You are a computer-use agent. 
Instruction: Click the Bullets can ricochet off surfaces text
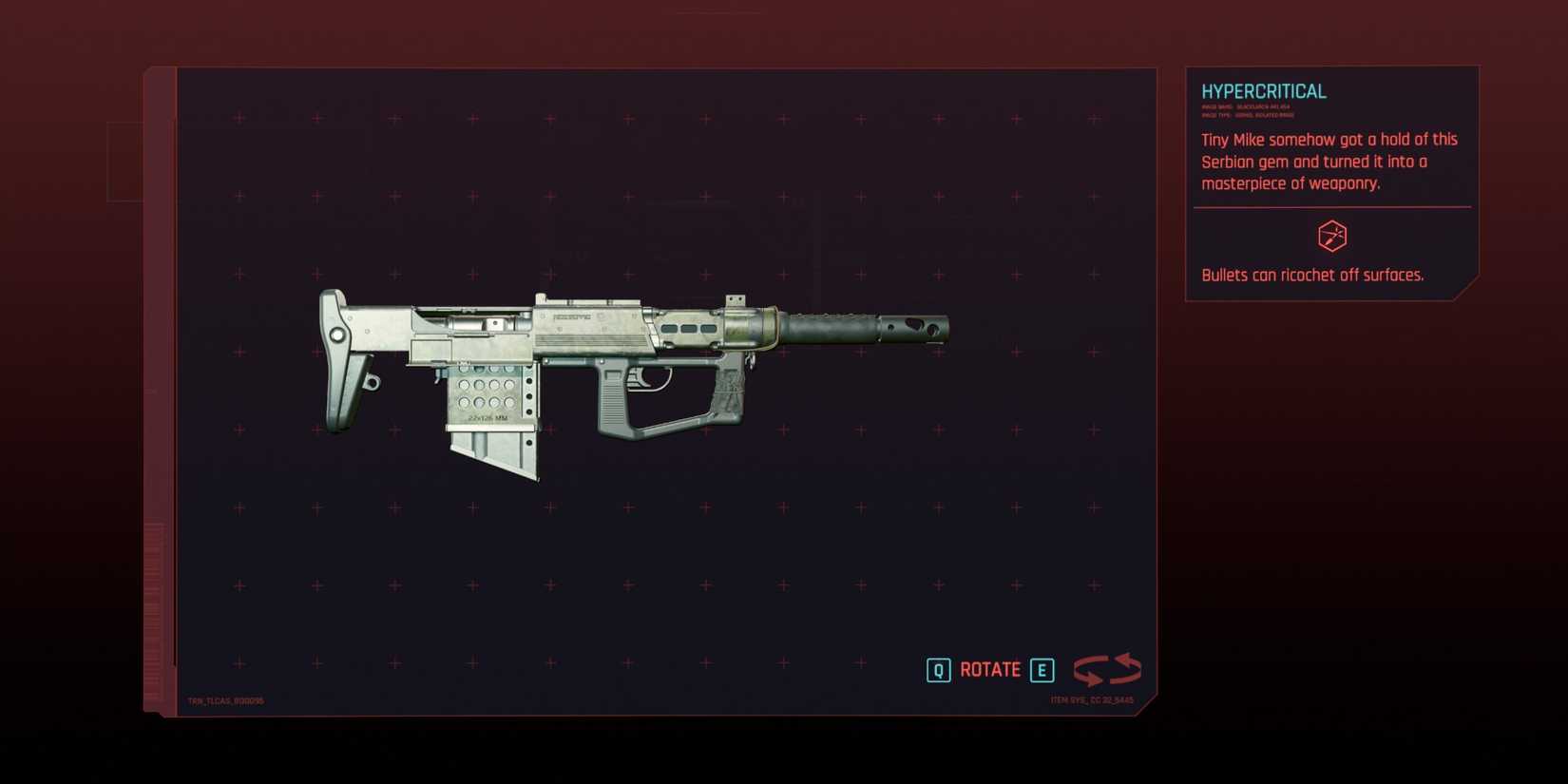[1313, 275]
